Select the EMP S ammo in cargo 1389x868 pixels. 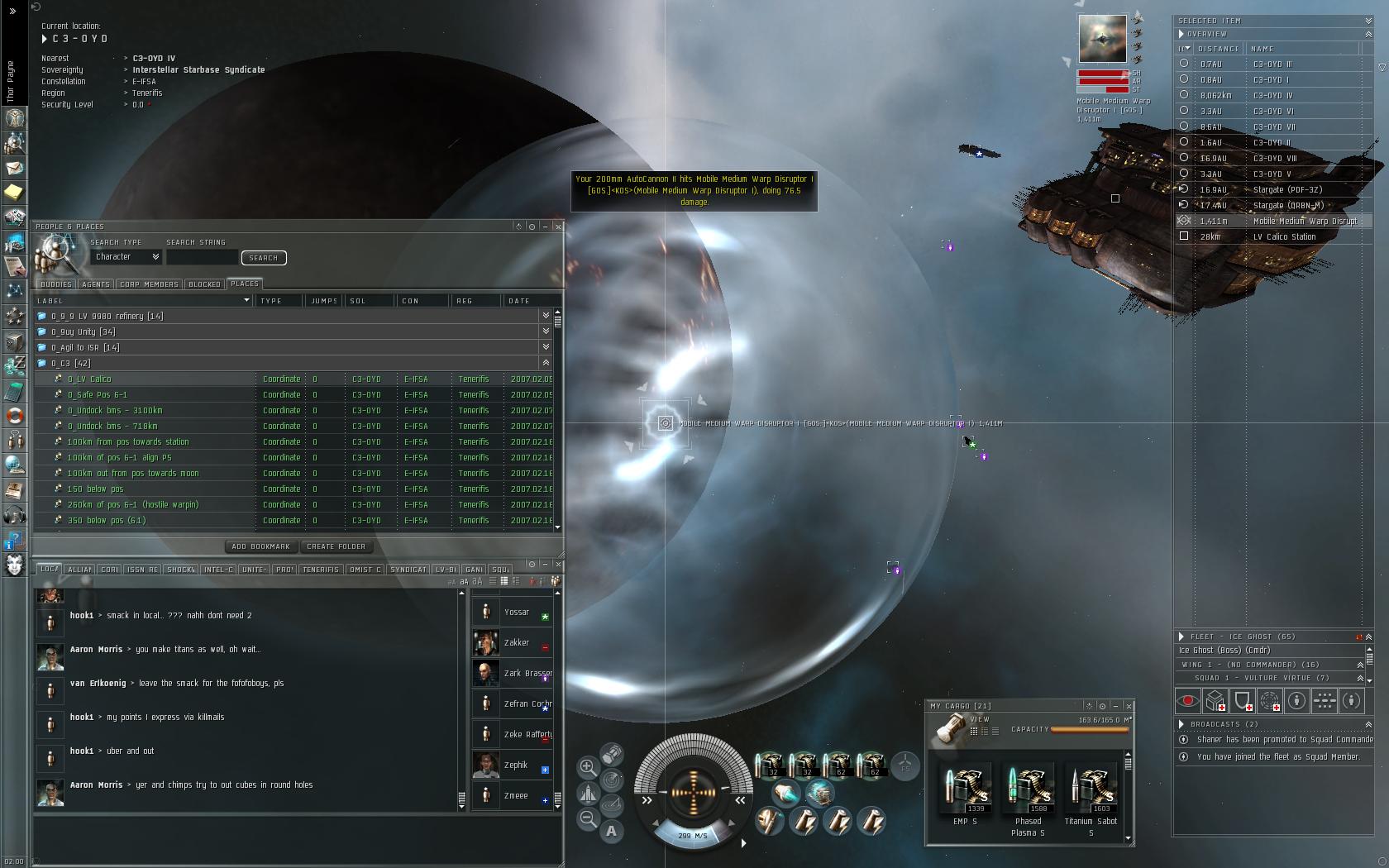tap(964, 790)
